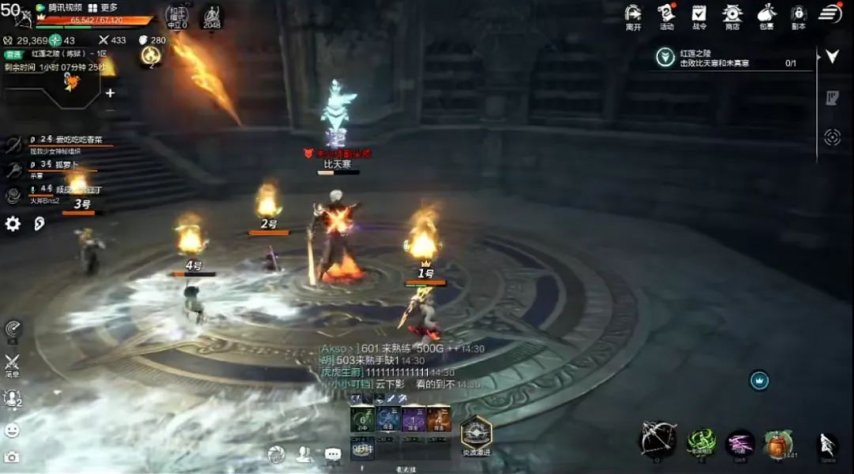The height and width of the screenshot is (474, 854).
Task: Activate the green swirl skill
Action: (x=702, y=442)
